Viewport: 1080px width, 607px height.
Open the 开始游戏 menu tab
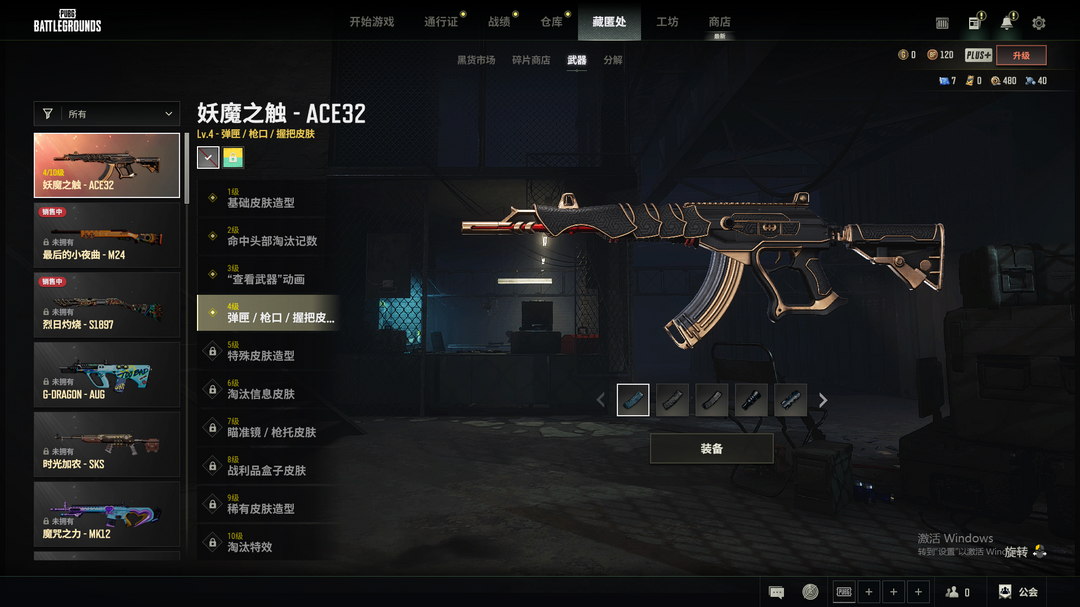(x=371, y=22)
